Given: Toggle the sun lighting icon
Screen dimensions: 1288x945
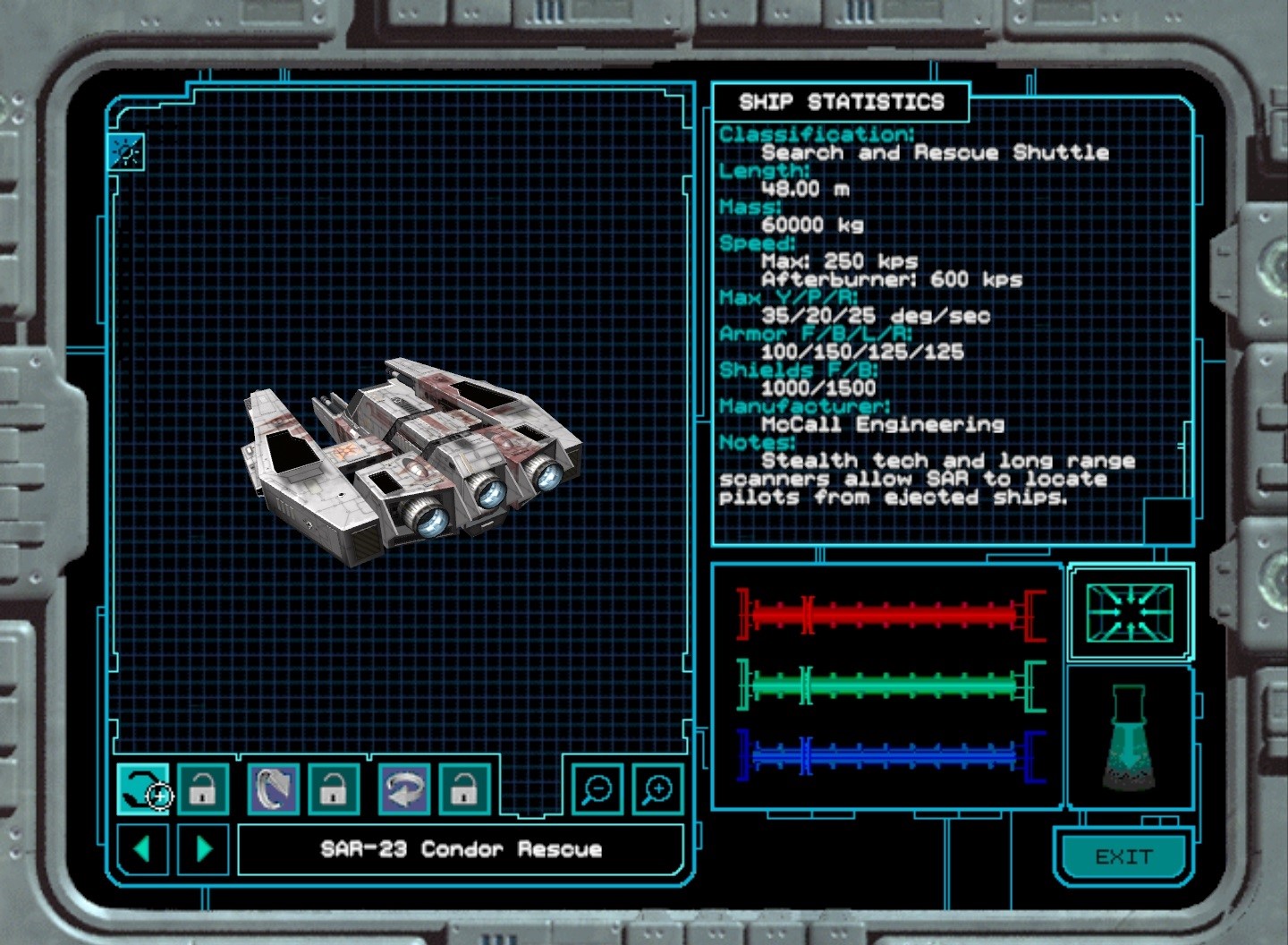Looking at the screenshot, I should click(x=126, y=152).
